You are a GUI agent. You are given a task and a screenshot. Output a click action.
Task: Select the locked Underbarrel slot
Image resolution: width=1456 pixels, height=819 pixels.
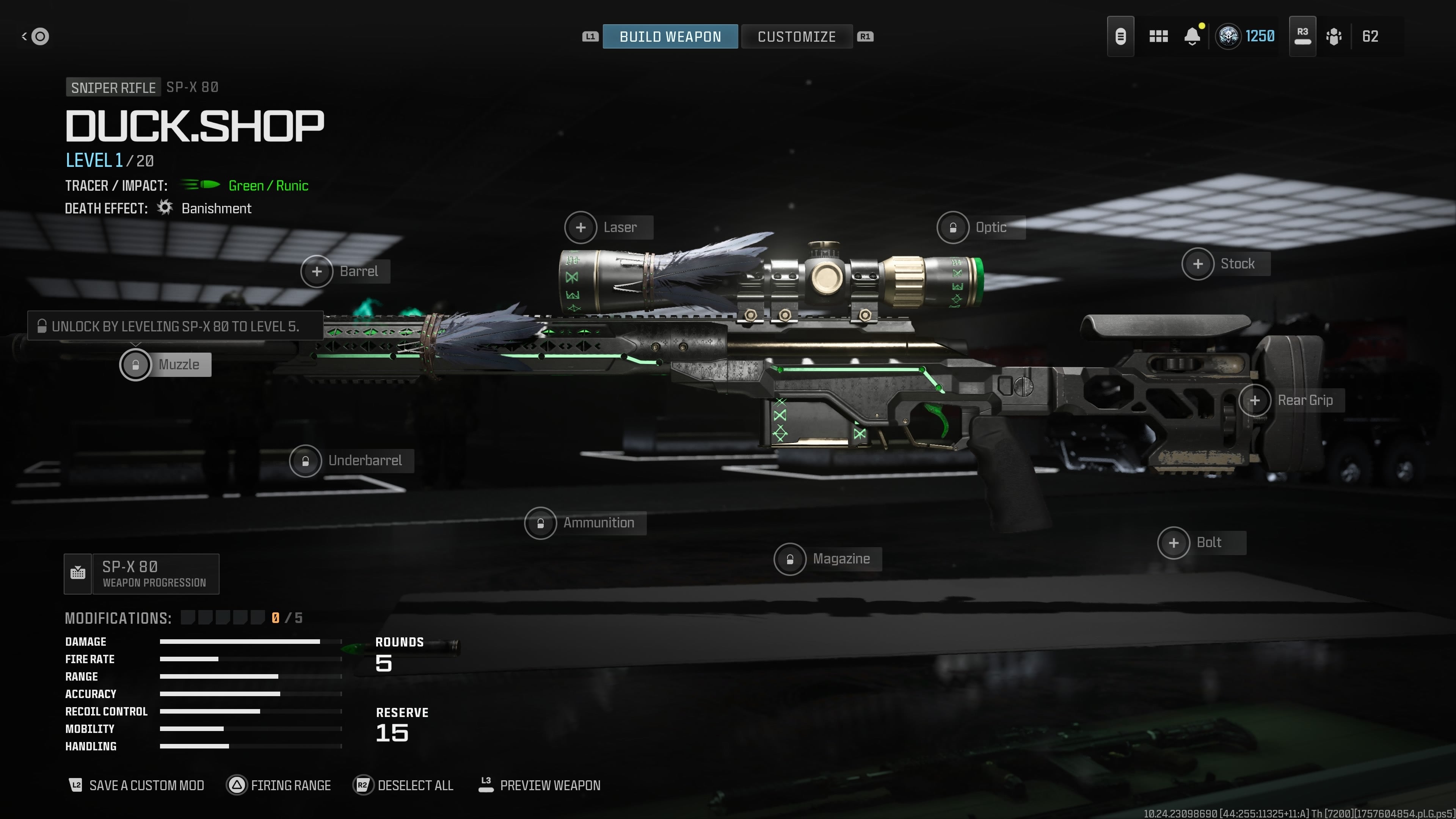tap(306, 461)
